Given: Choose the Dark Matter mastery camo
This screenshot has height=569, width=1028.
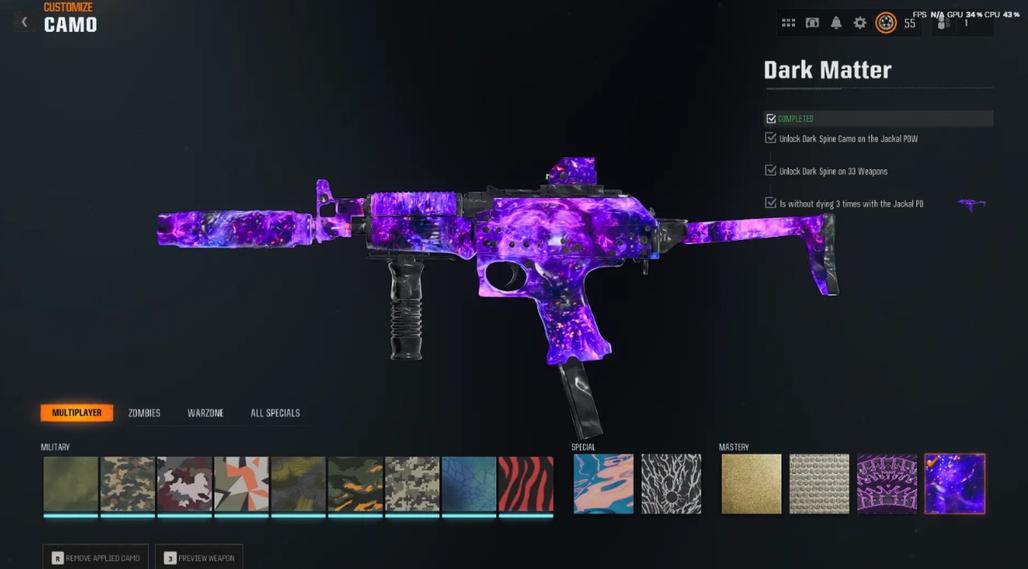Looking at the screenshot, I should click(955, 484).
